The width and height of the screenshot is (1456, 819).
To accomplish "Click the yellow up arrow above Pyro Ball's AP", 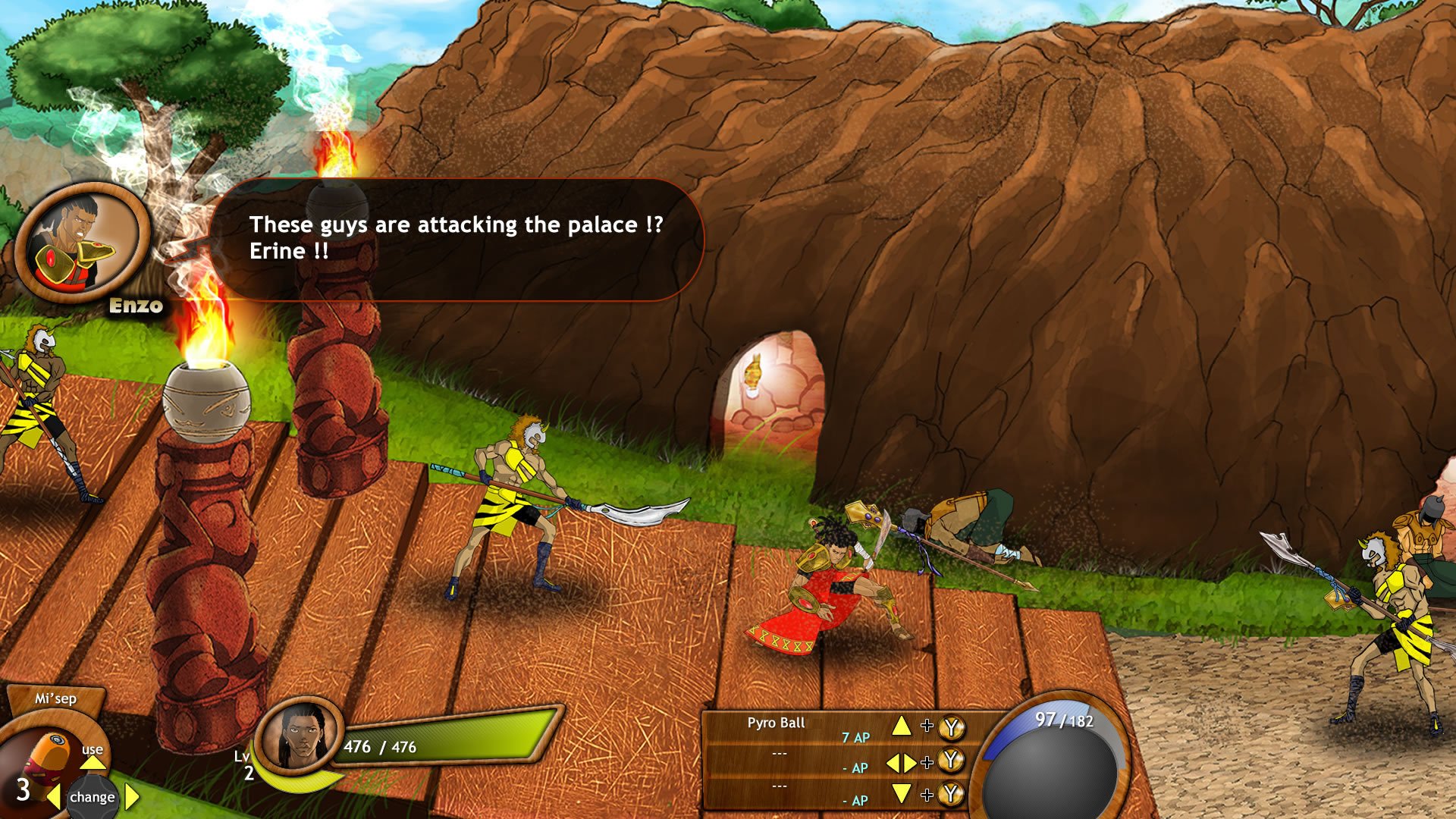I will tap(902, 724).
